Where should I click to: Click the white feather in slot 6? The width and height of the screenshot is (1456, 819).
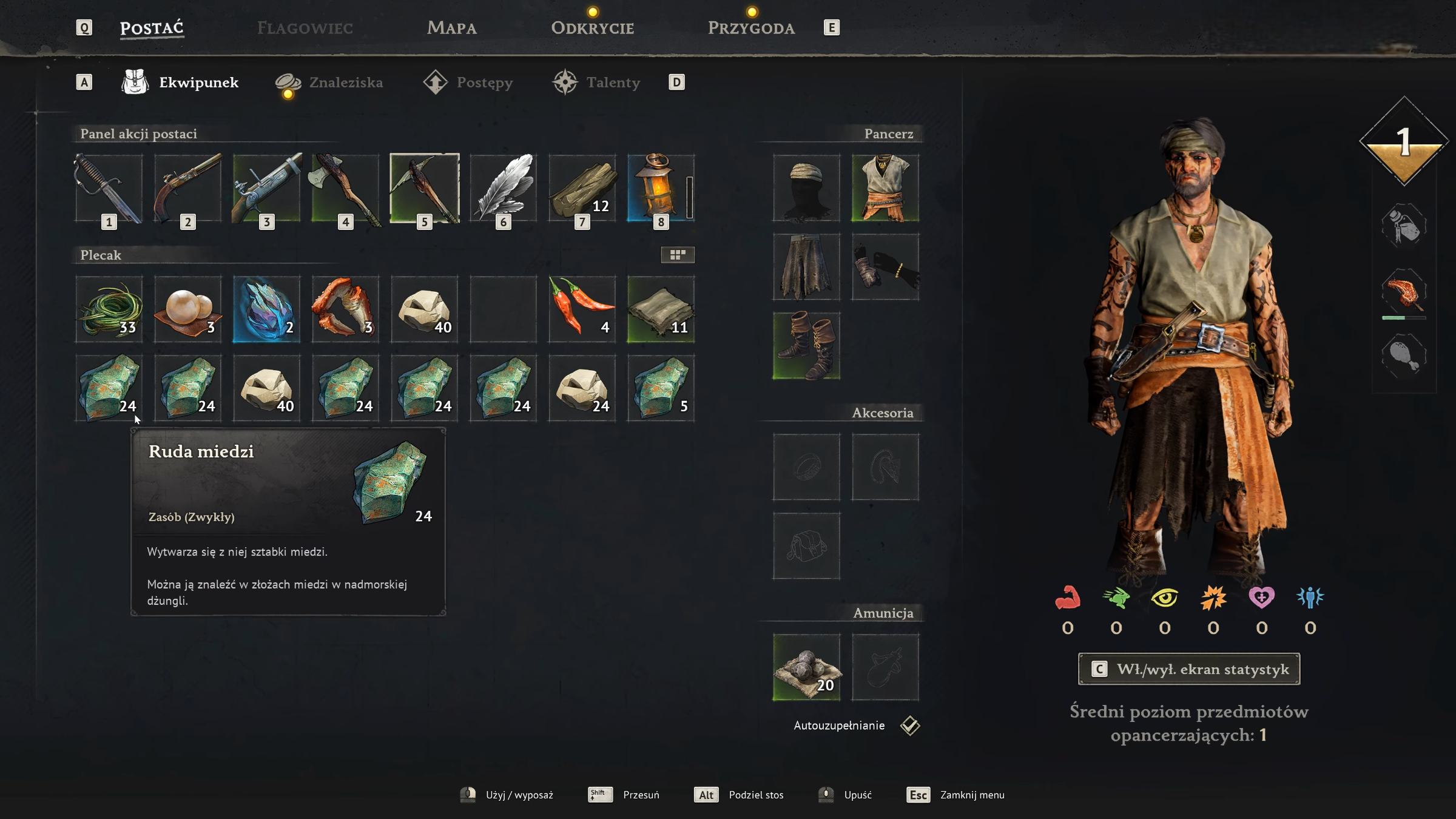tap(504, 189)
